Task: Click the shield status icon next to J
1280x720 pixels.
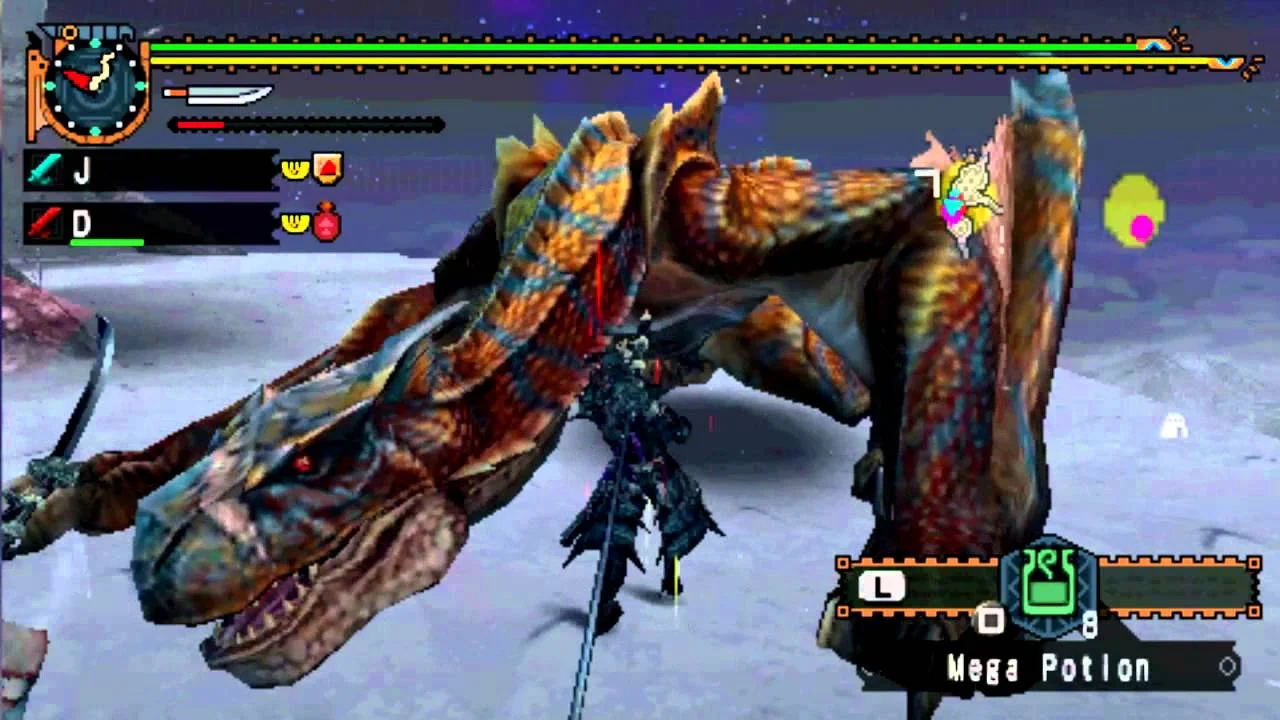Action: coord(329,168)
